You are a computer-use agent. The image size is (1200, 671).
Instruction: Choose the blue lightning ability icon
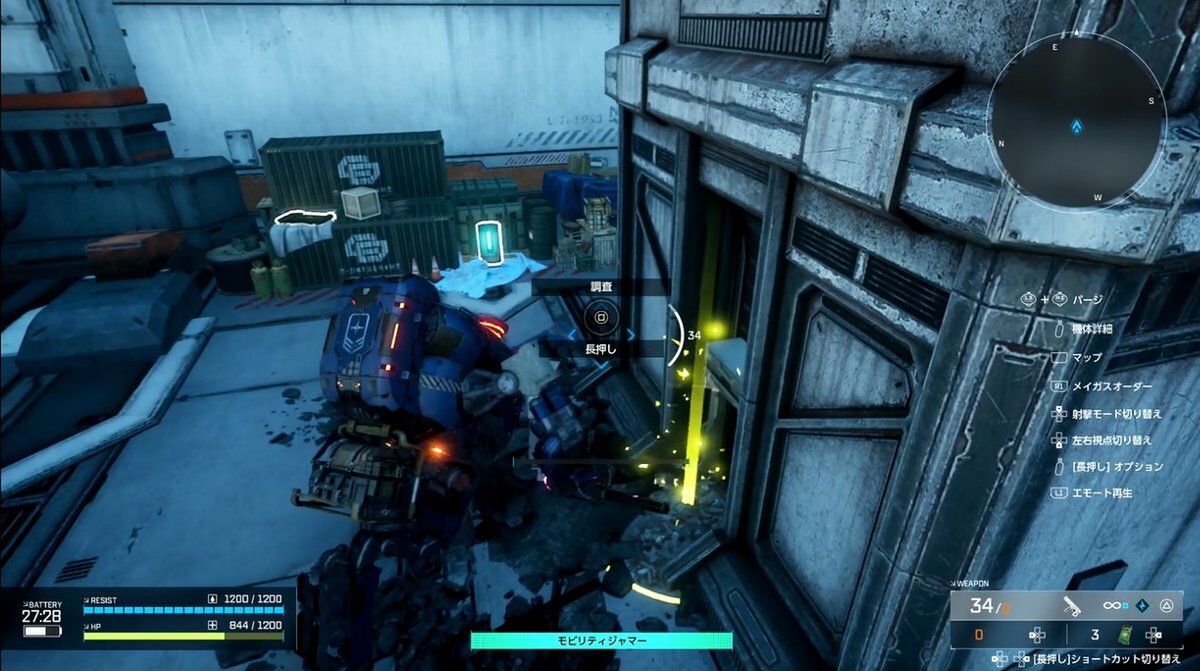[x=1141, y=606]
